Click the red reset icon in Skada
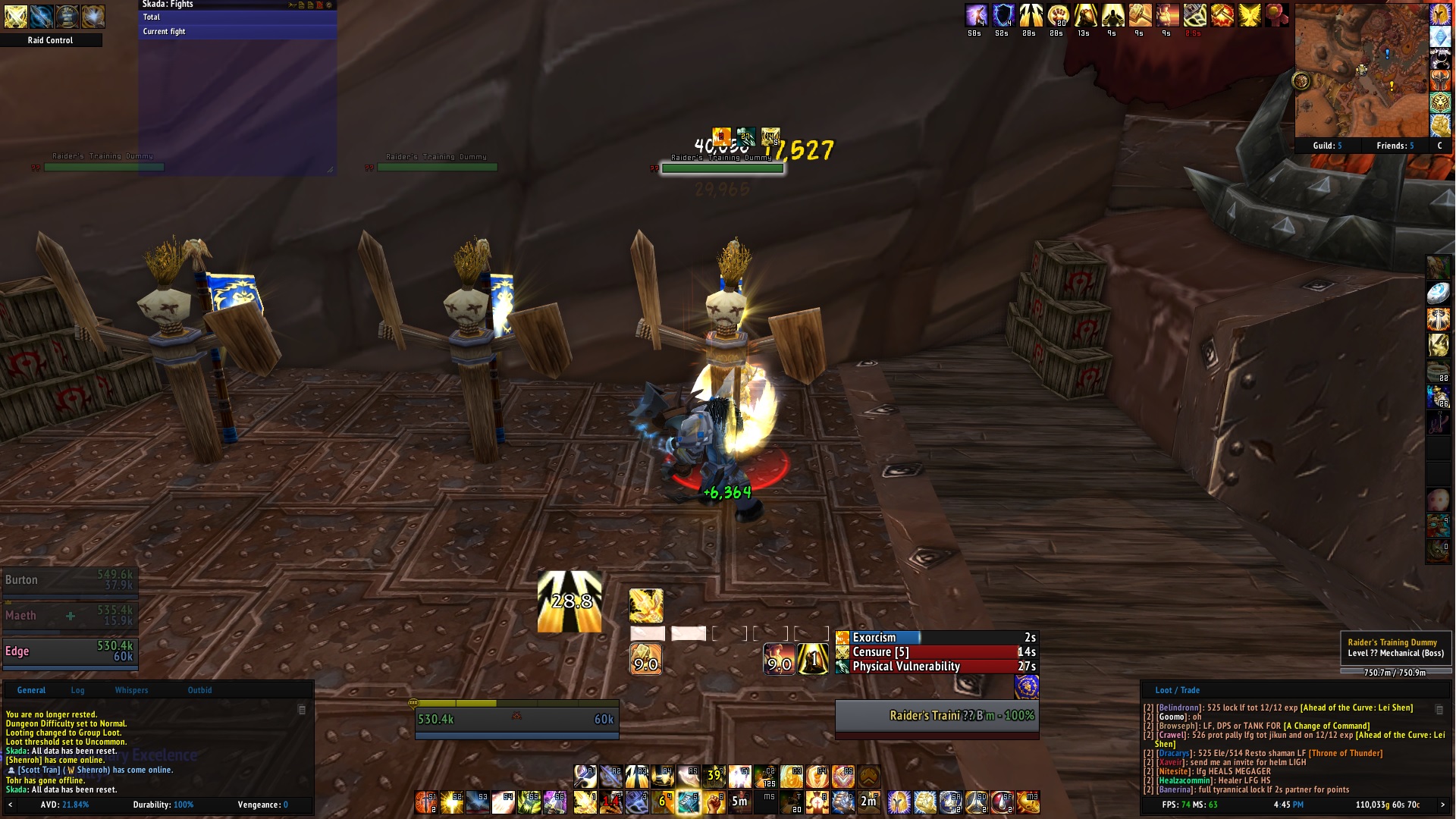1456x819 pixels. tap(320, 5)
